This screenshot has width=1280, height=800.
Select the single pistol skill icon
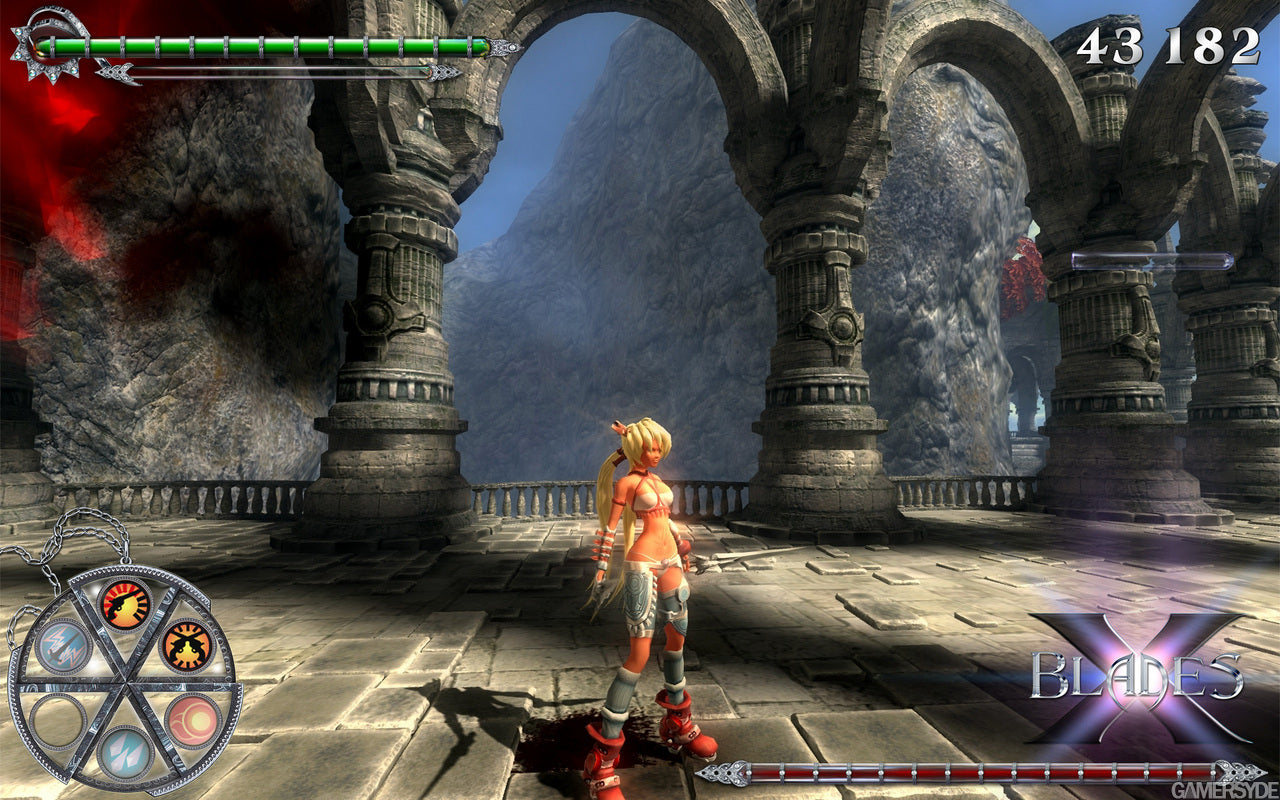(126, 605)
